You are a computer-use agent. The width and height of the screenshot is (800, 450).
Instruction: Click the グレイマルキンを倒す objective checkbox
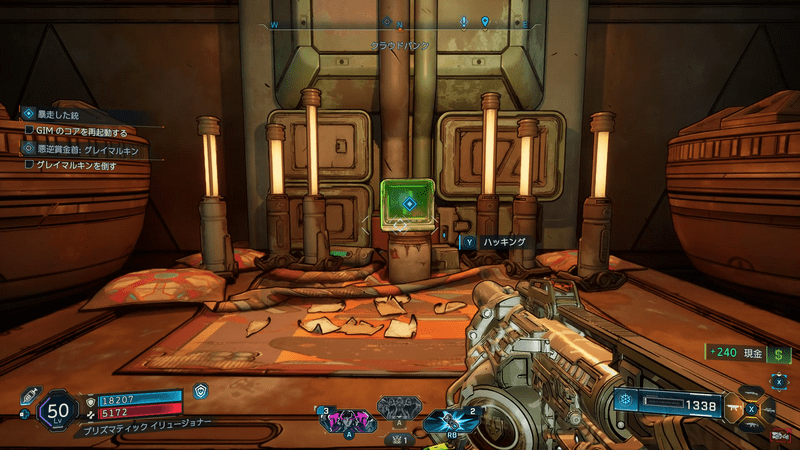30,166
